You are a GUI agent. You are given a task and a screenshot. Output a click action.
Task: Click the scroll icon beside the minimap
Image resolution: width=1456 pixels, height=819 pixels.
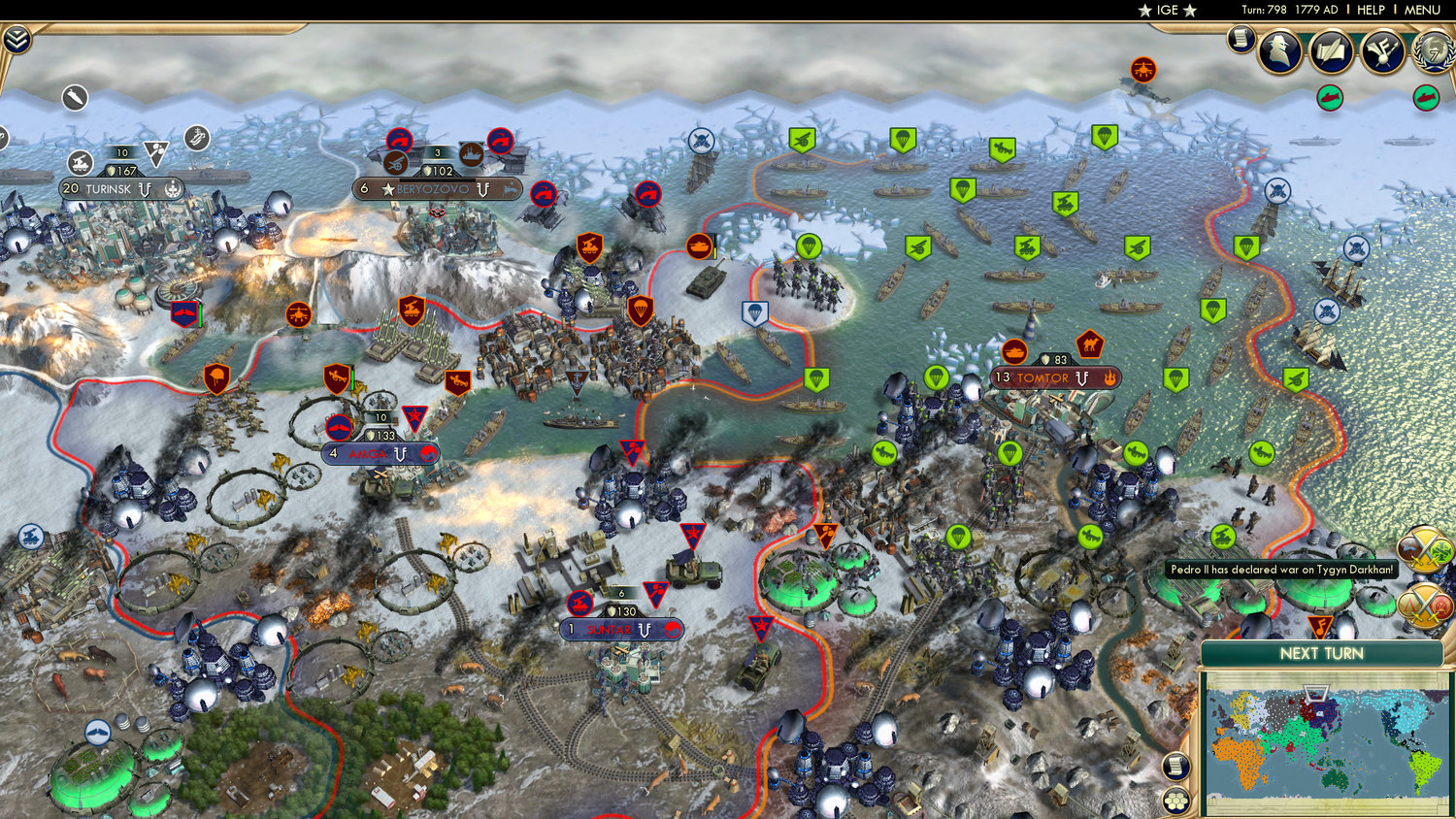click(x=1175, y=767)
